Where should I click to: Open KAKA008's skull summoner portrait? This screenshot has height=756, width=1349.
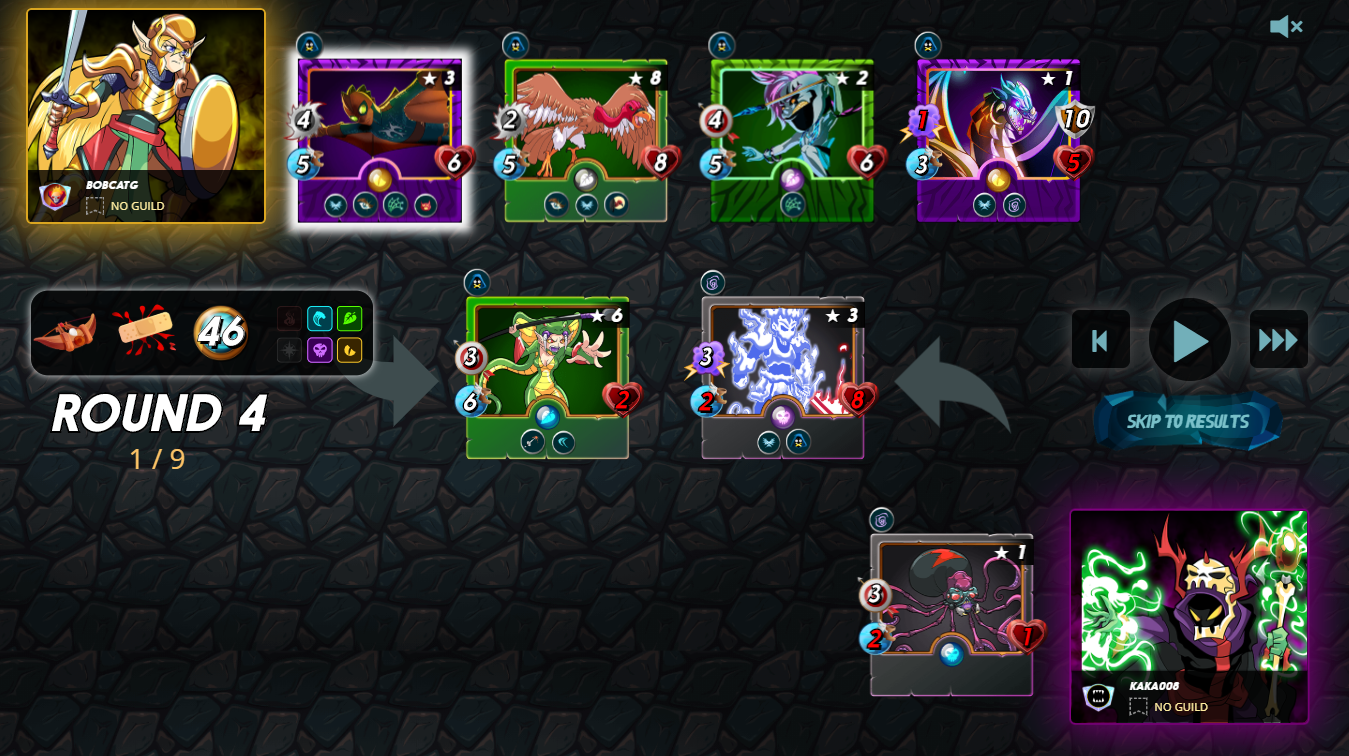1188,616
